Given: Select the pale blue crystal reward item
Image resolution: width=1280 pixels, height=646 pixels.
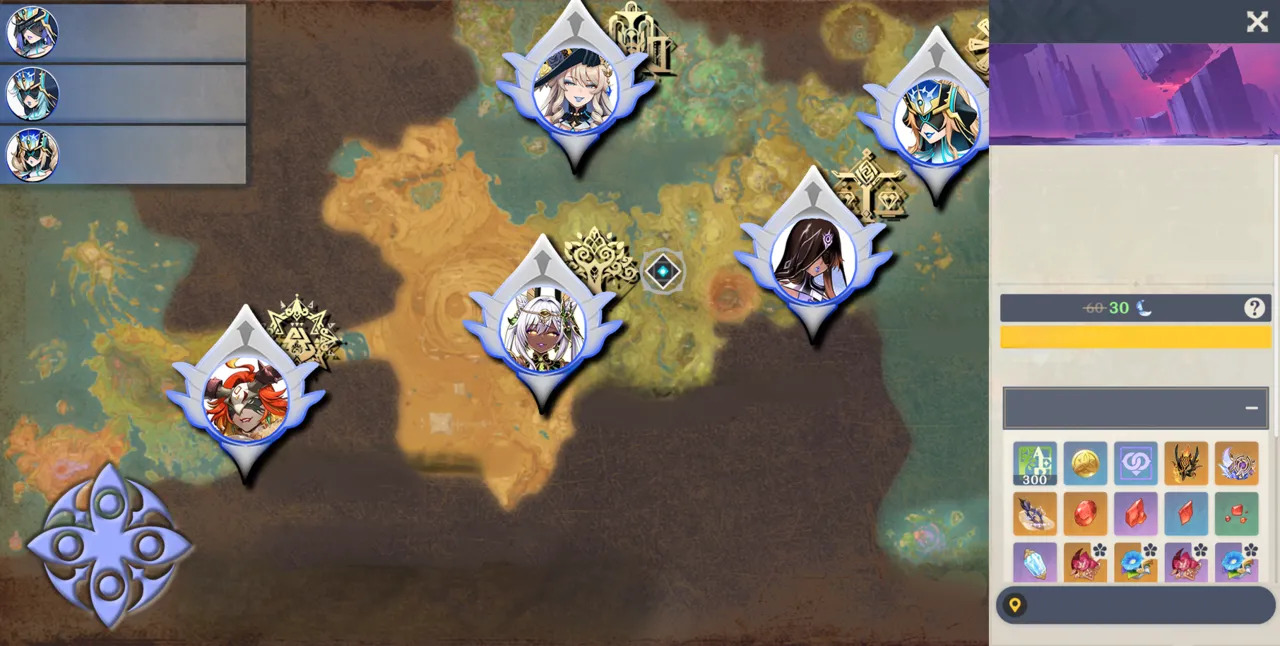Looking at the screenshot, I should point(1035,562).
